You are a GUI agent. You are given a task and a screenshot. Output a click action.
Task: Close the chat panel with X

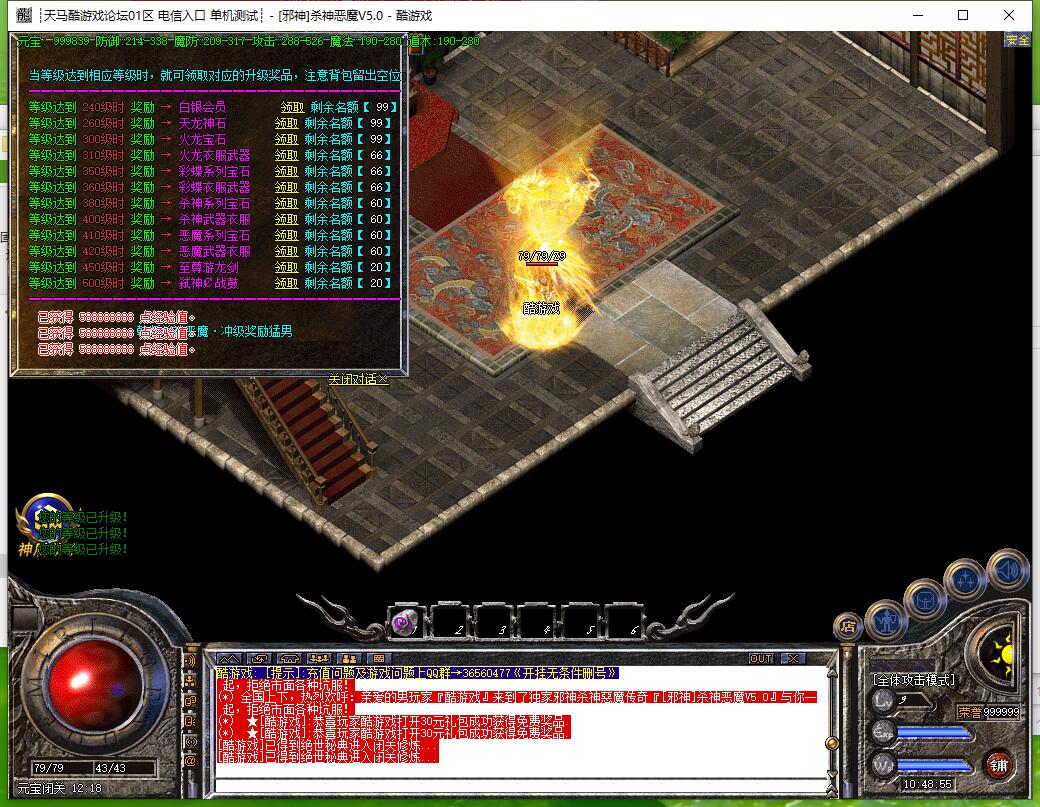tap(792, 658)
